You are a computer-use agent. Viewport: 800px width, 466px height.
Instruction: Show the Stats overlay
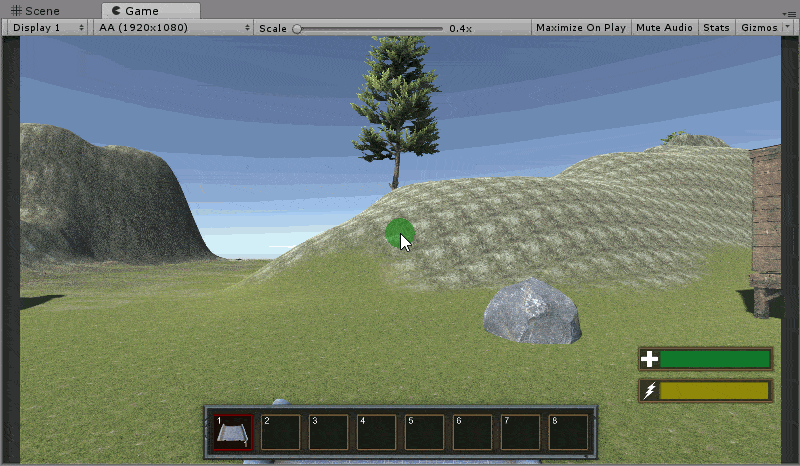click(716, 28)
